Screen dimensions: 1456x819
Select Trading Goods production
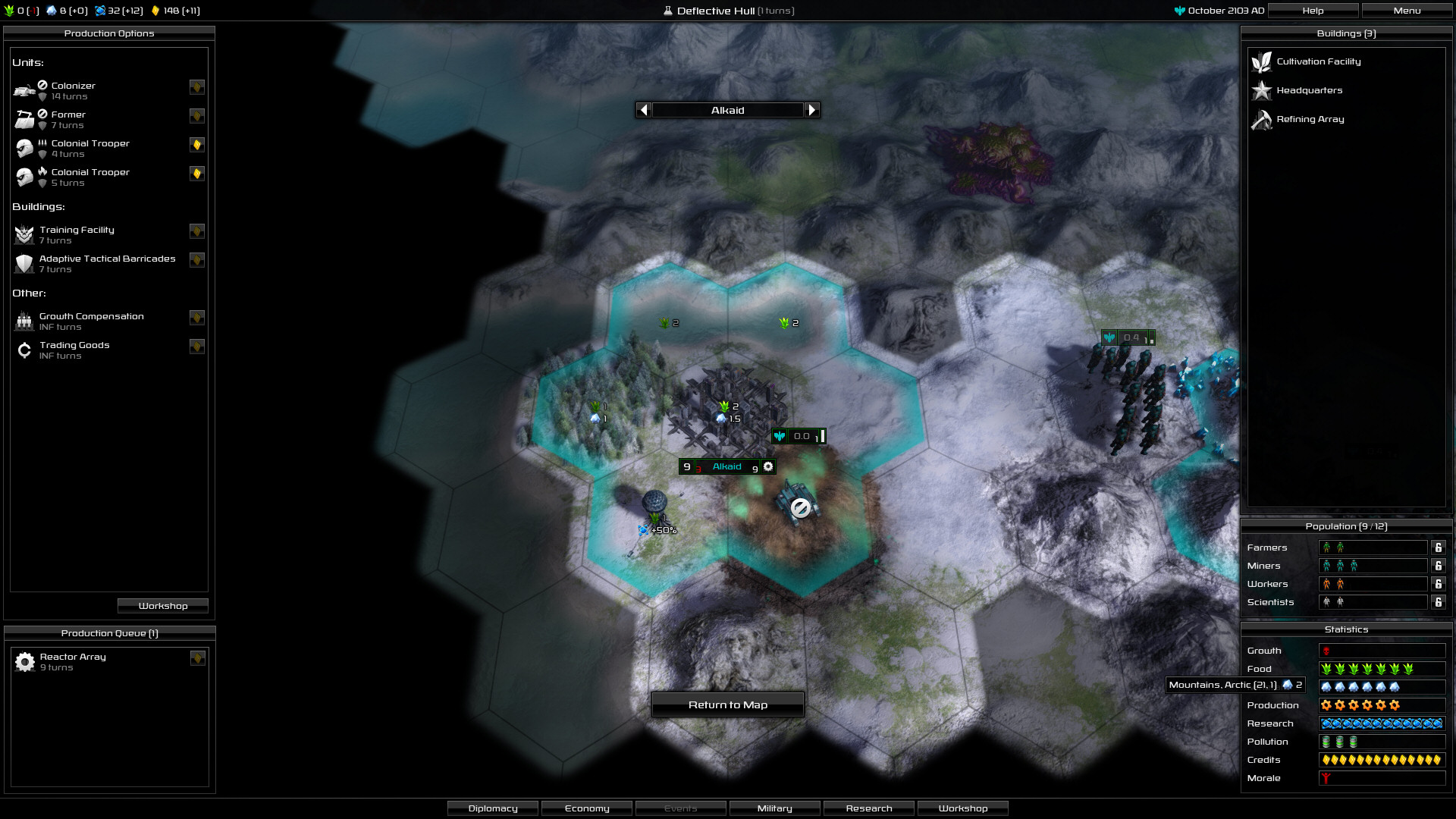tap(74, 350)
